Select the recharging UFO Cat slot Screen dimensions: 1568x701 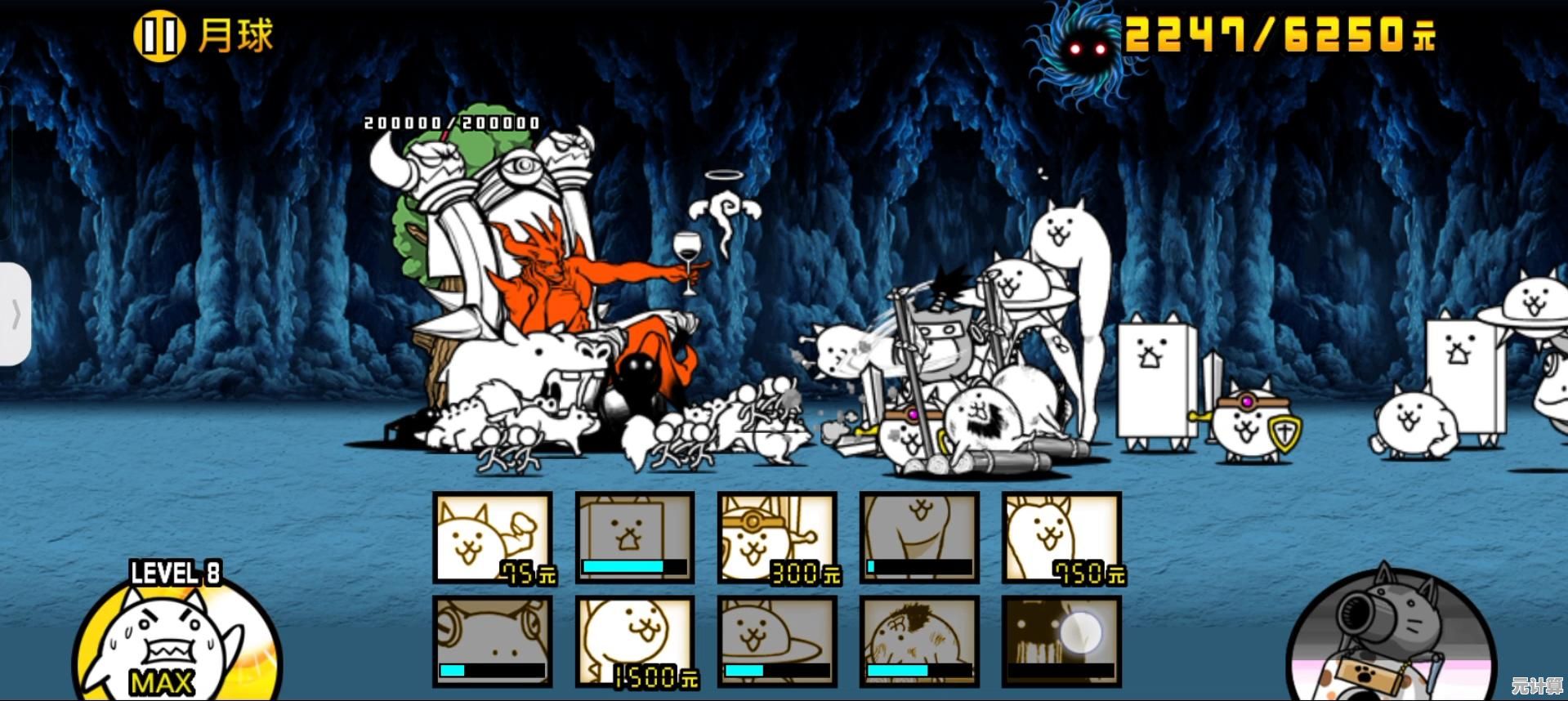(x=777, y=641)
